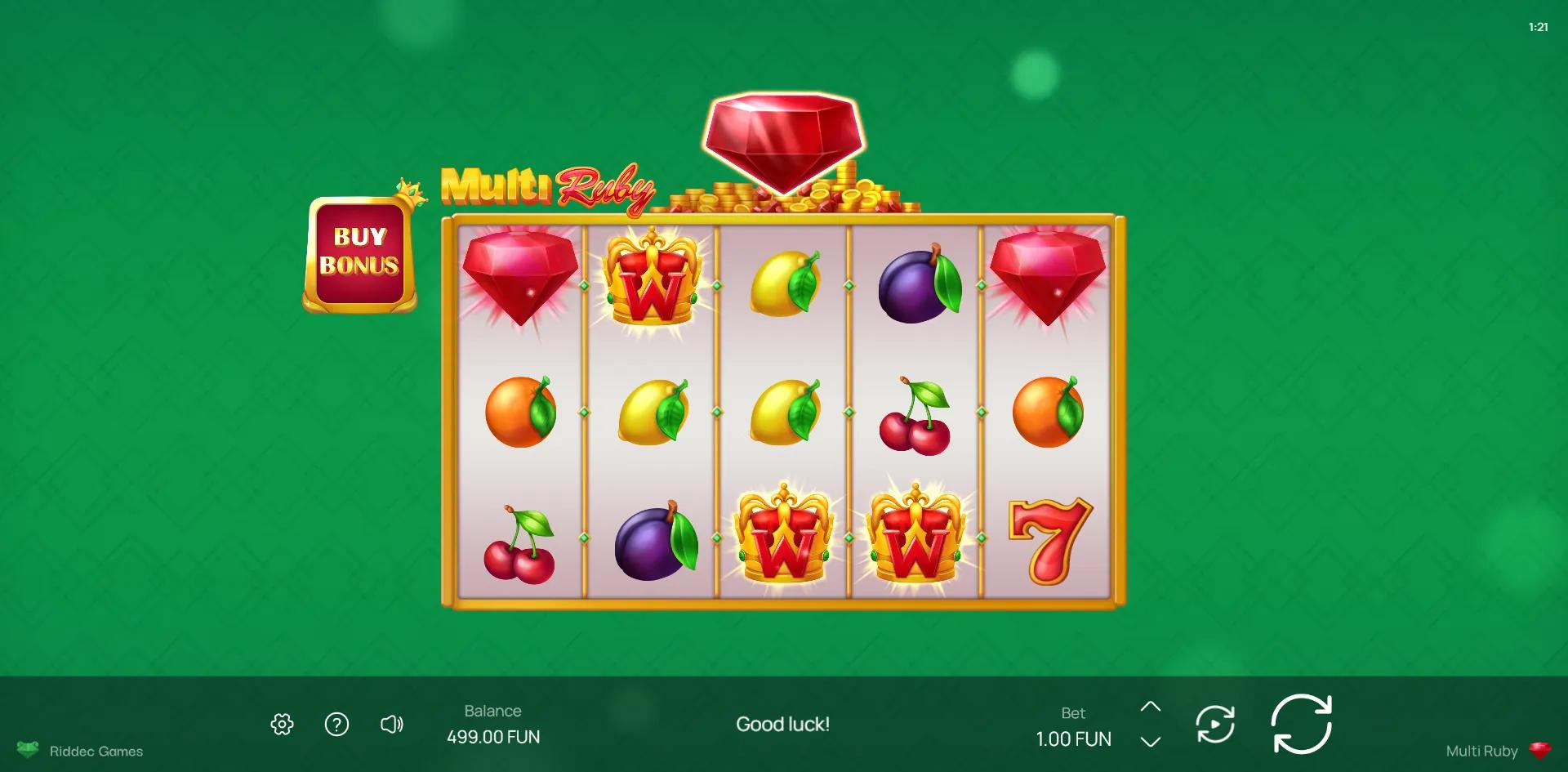Image resolution: width=1568 pixels, height=772 pixels.
Task: Decrease the bet with the down arrow
Action: (1151, 740)
